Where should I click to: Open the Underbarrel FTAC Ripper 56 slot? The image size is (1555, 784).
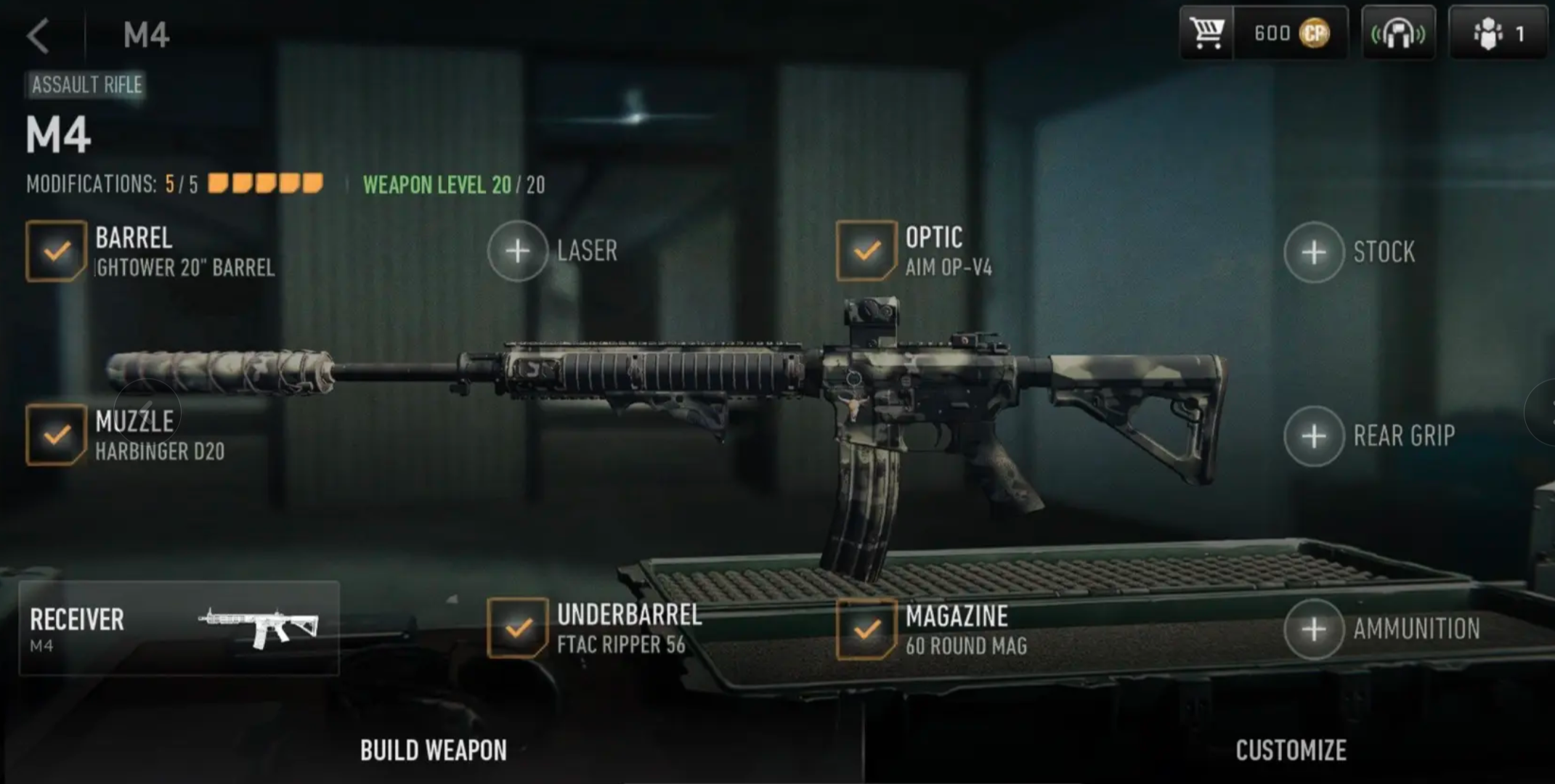point(517,628)
